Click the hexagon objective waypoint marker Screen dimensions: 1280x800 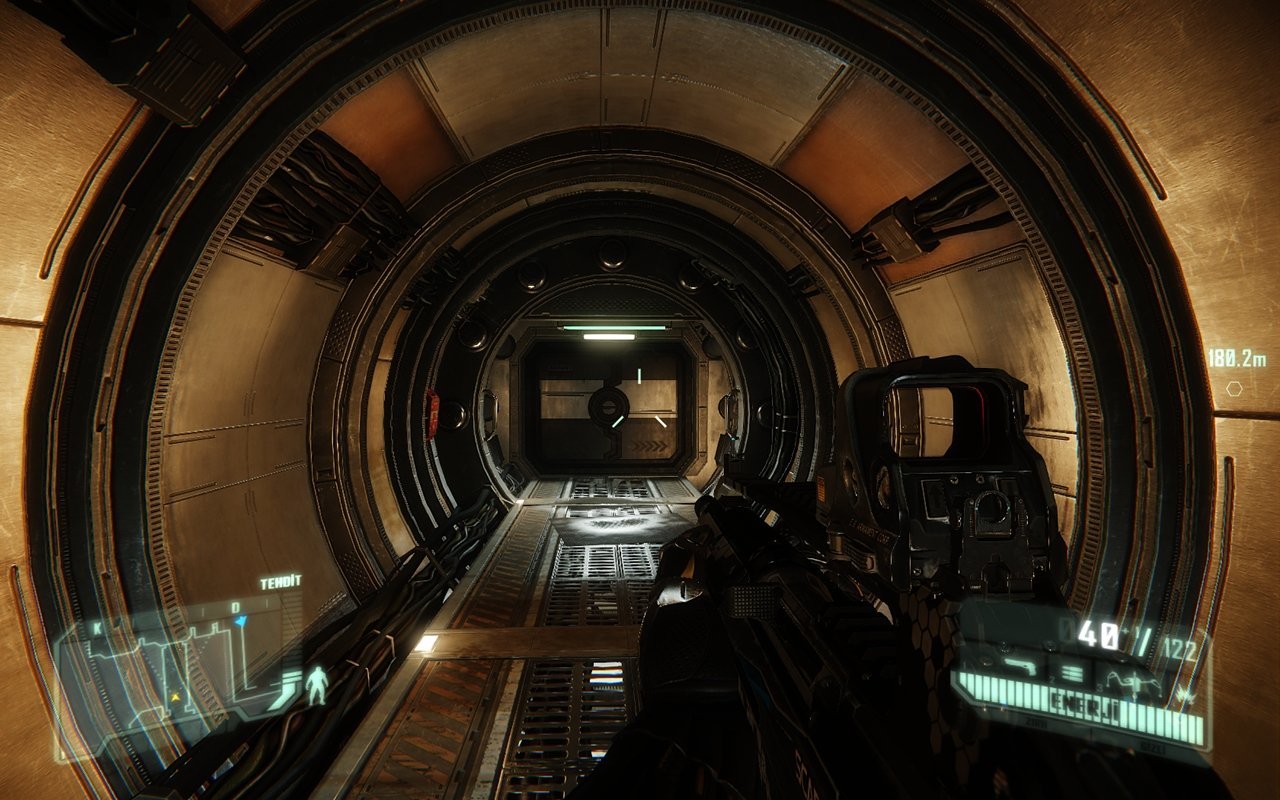pos(1235,388)
